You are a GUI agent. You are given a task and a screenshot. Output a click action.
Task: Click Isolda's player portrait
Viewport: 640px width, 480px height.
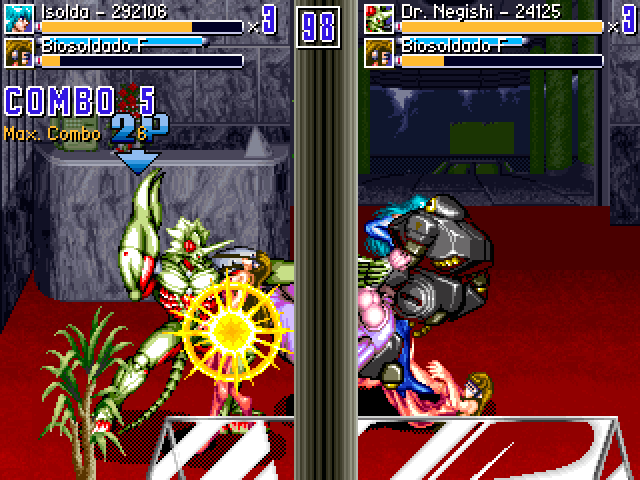click(19, 19)
